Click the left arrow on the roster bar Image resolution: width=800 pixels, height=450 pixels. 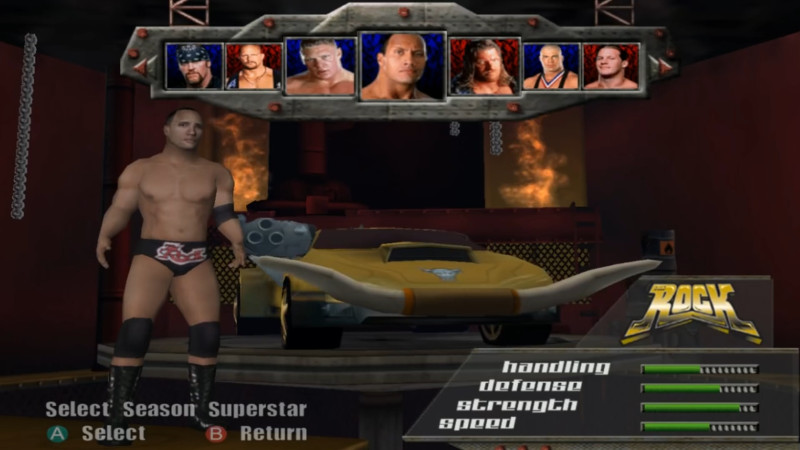coord(140,67)
